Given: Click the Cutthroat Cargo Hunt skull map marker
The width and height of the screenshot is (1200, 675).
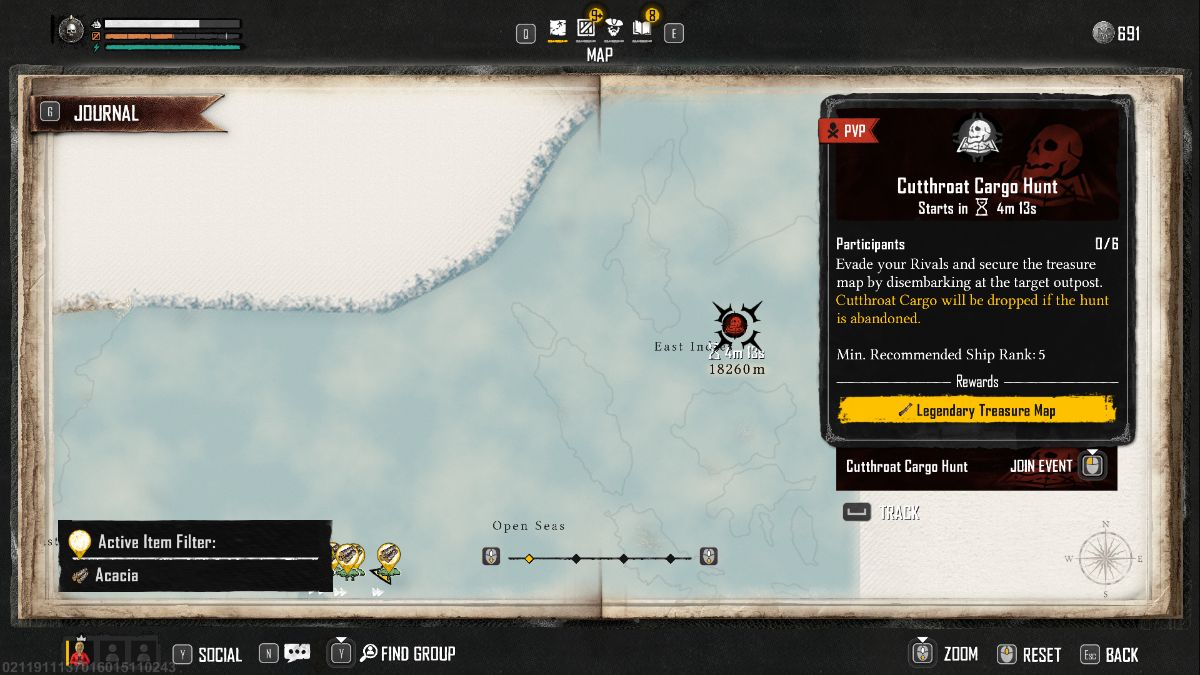Looking at the screenshot, I should pos(735,324).
